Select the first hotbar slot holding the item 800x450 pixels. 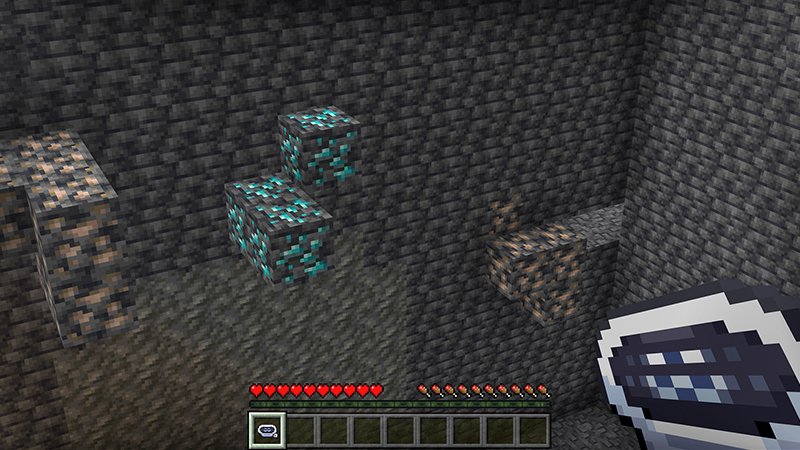[x=267, y=430]
